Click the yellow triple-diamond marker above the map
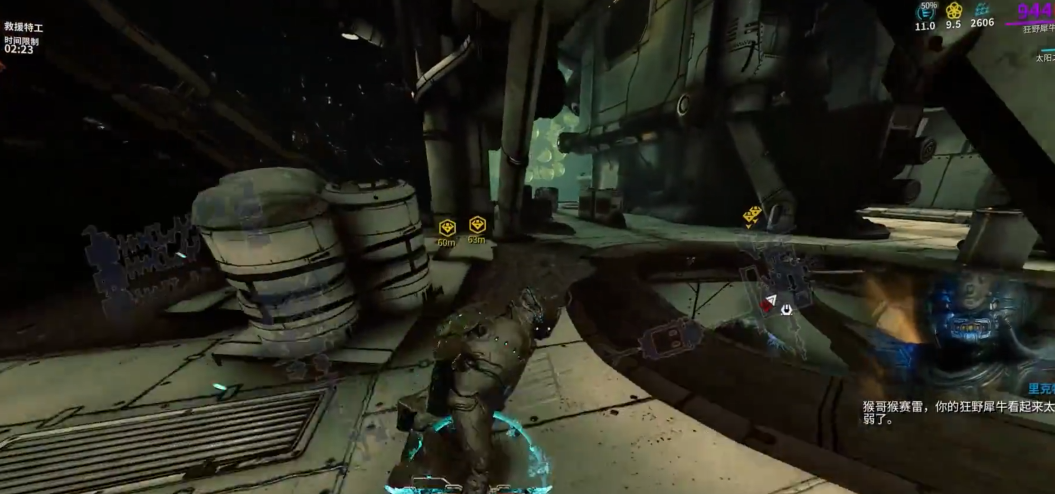 point(753,214)
